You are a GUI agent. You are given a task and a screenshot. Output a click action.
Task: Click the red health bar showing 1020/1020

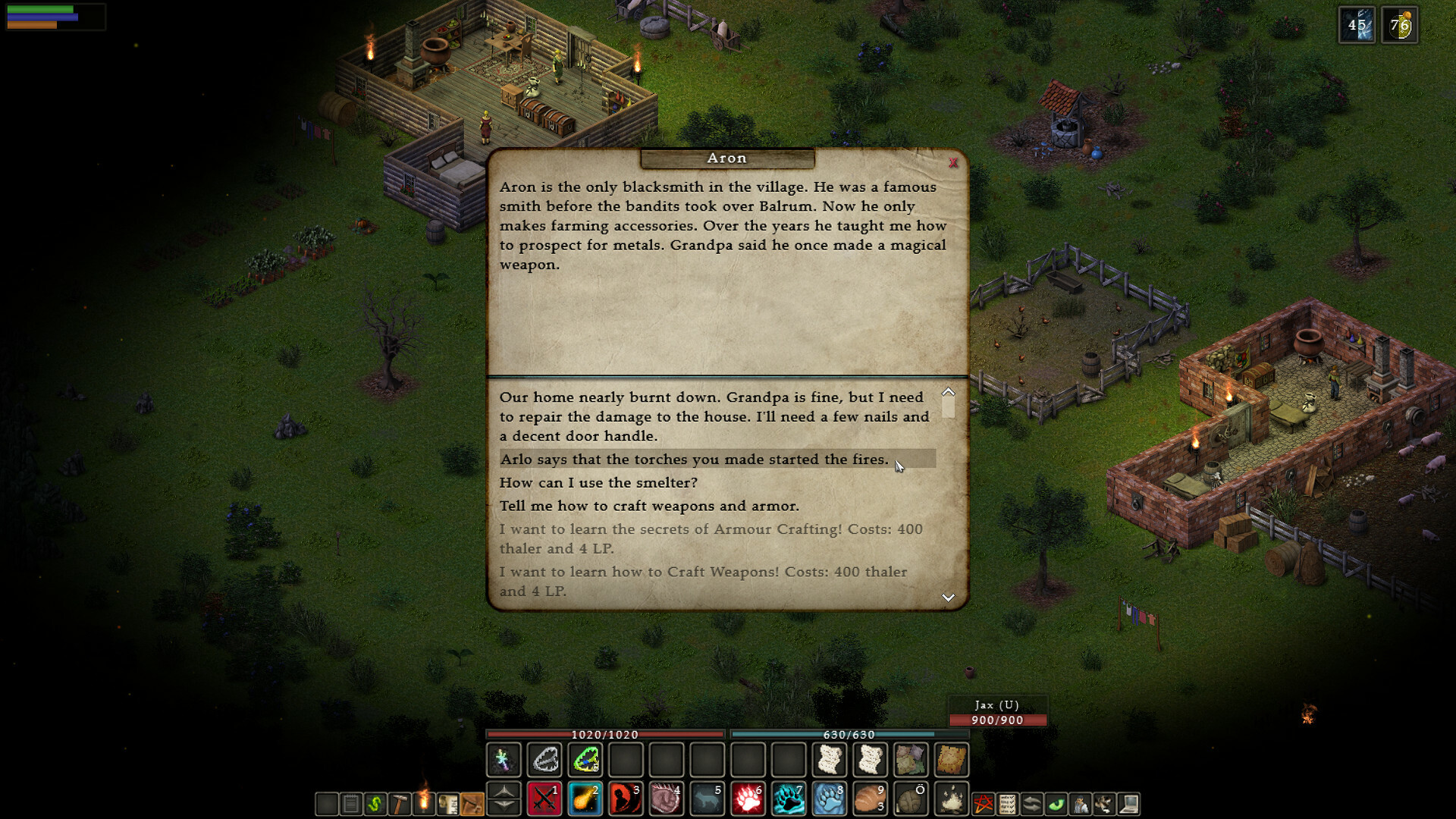point(604,735)
